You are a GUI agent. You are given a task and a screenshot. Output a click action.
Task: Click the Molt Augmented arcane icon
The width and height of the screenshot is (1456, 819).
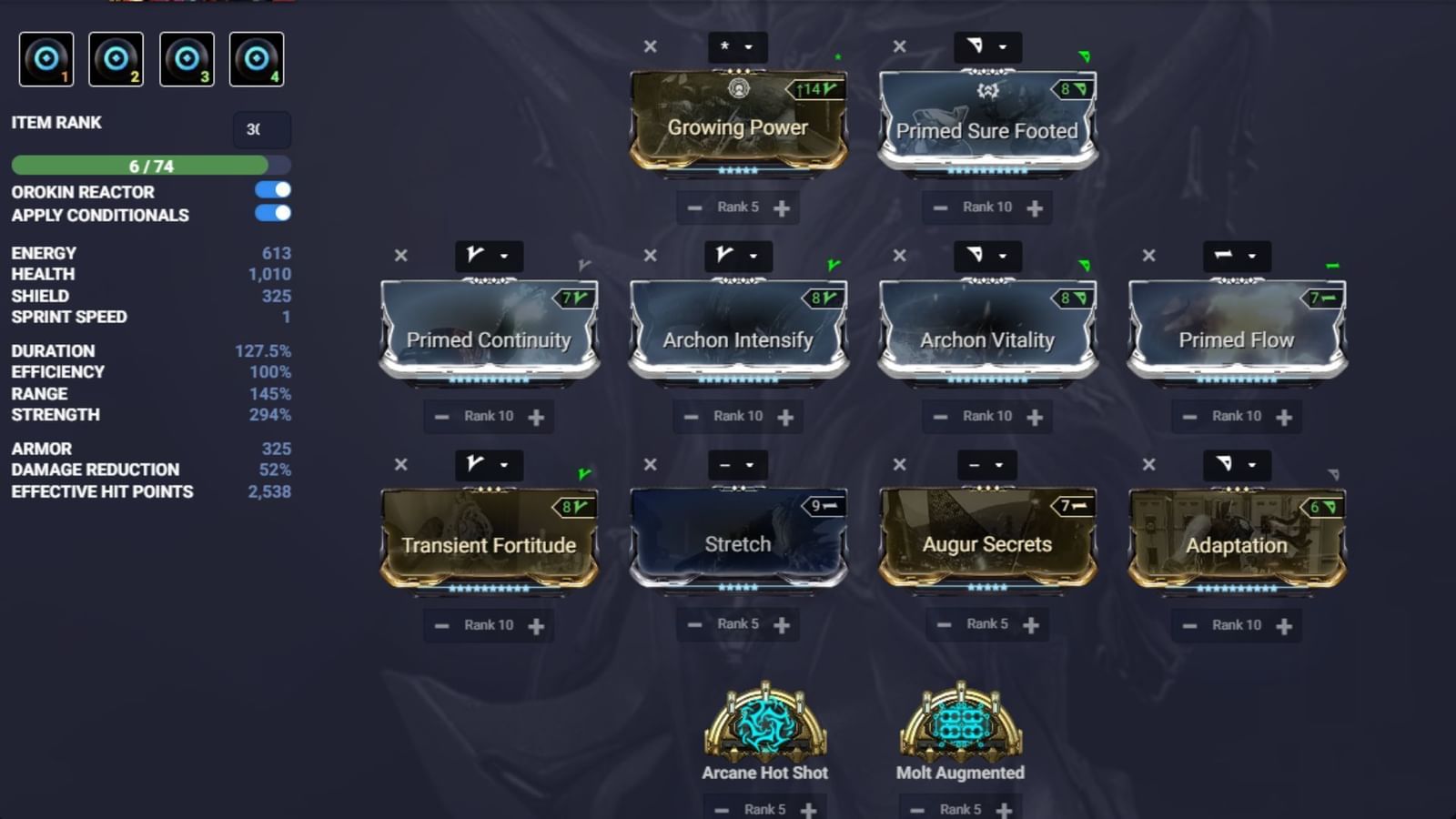coord(960,723)
